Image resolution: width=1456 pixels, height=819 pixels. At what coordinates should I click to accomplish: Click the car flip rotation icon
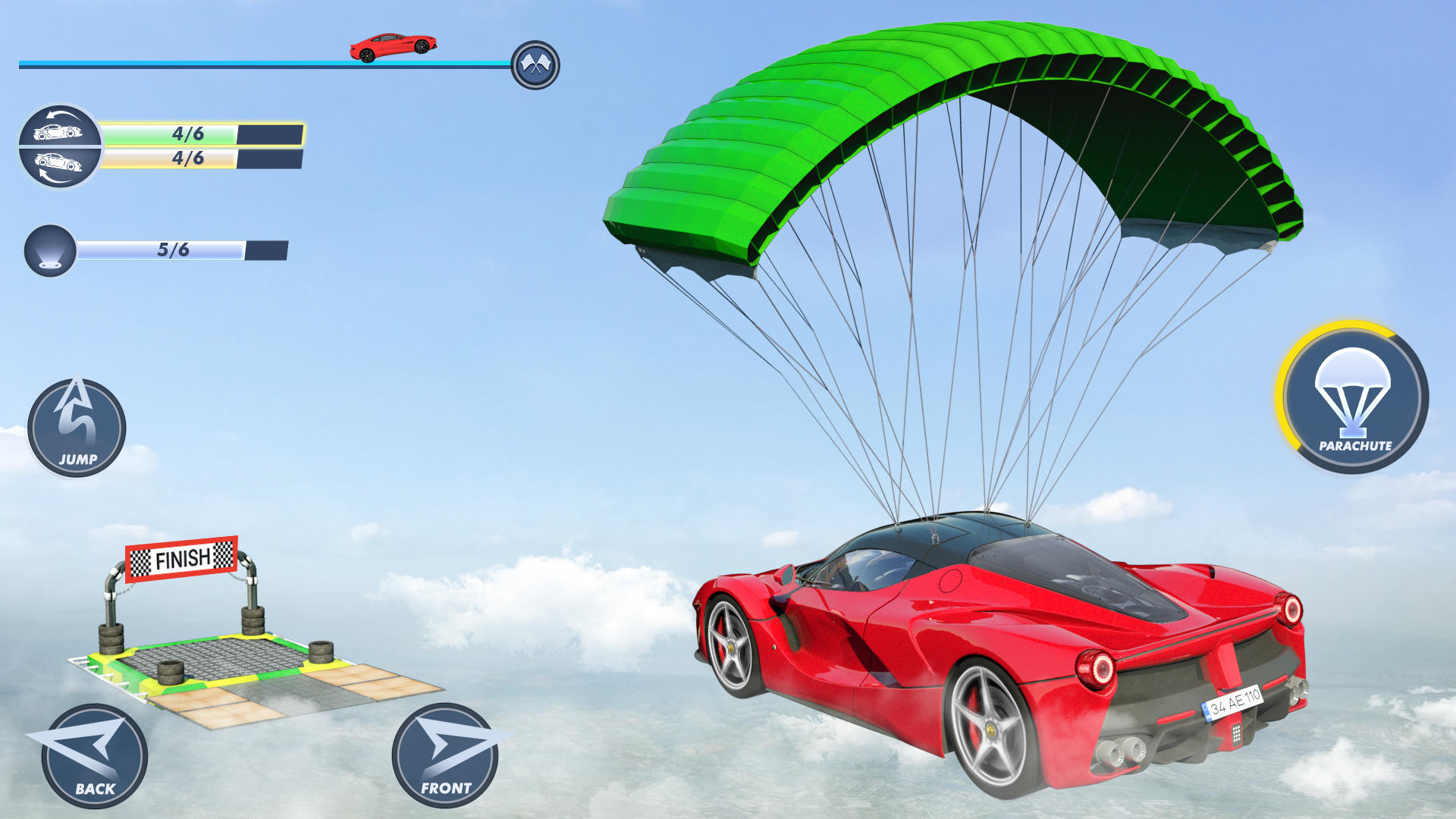(59, 146)
